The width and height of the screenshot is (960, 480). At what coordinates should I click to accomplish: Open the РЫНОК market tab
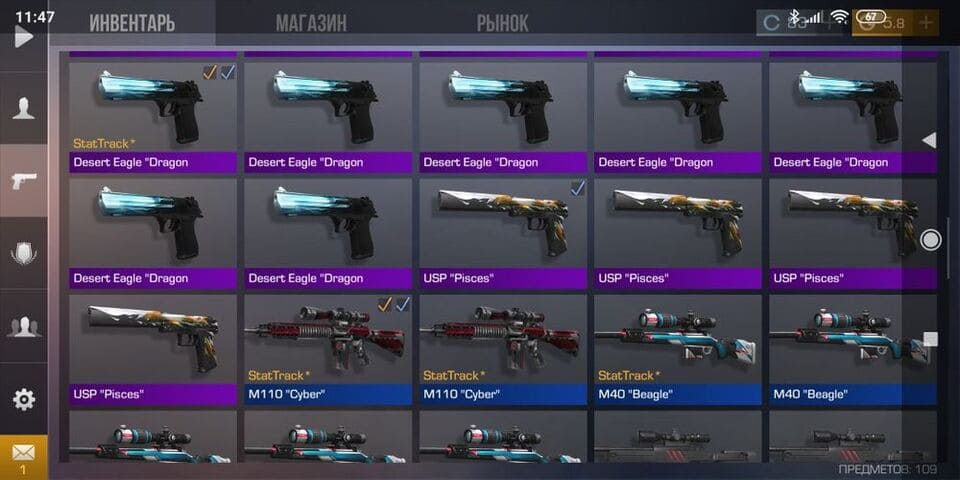point(503,23)
